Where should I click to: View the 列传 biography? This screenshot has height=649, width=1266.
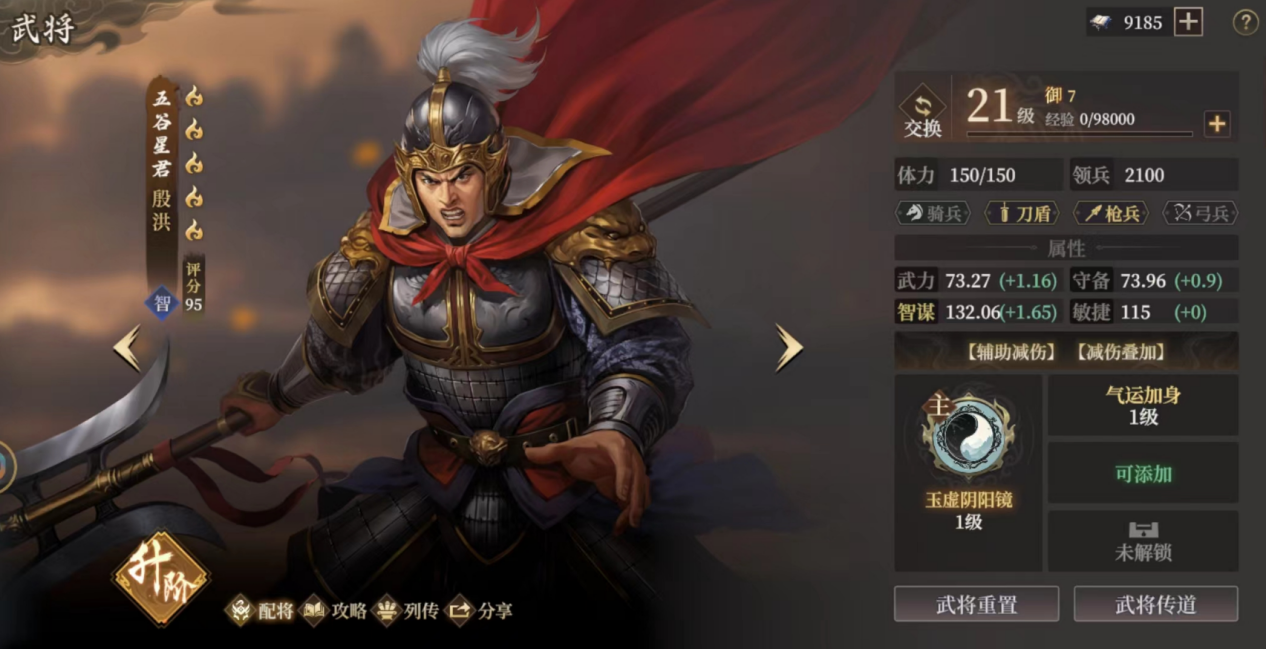[x=408, y=611]
